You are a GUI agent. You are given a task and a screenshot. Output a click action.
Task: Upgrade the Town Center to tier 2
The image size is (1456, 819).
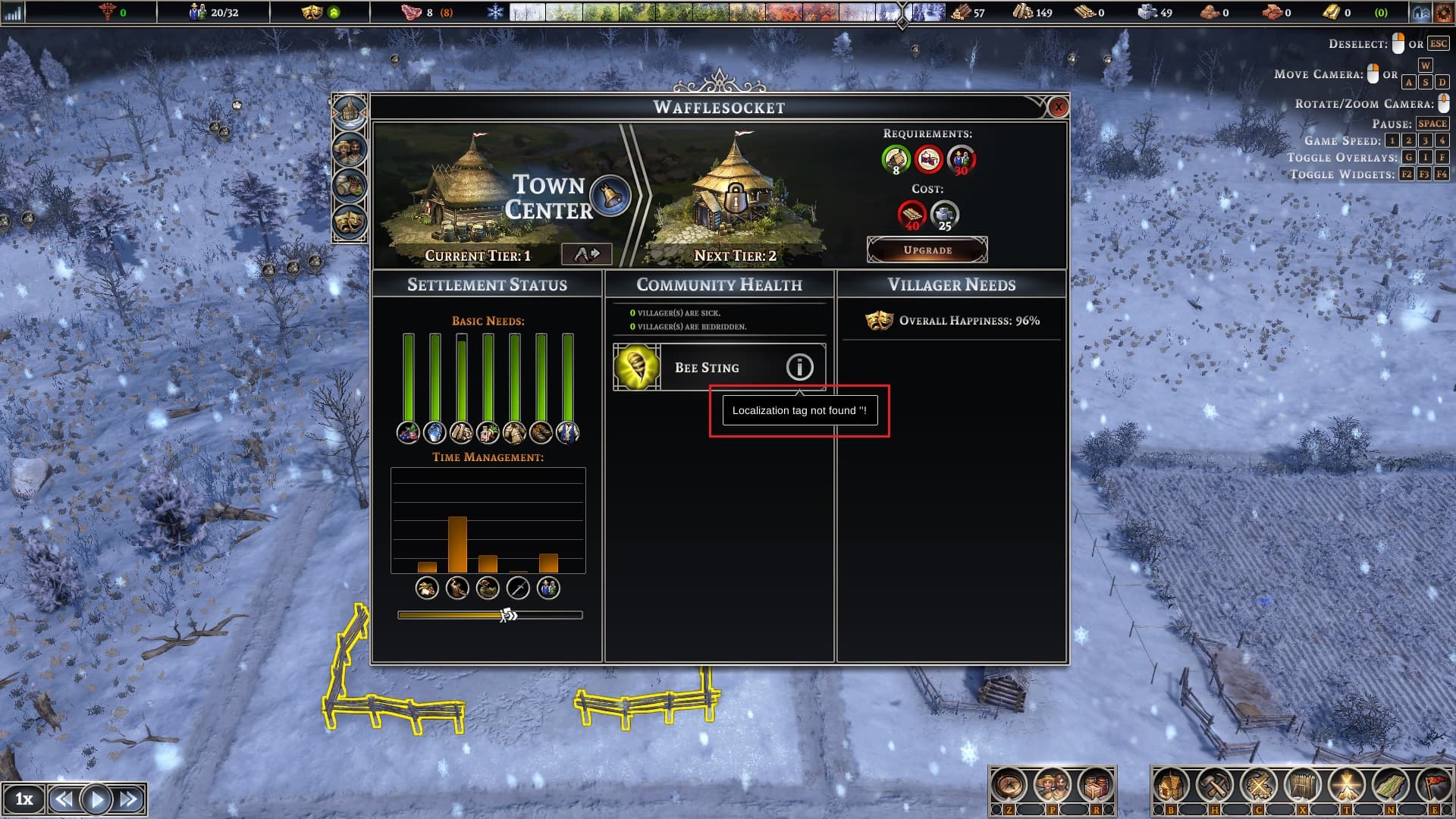(927, 249)
